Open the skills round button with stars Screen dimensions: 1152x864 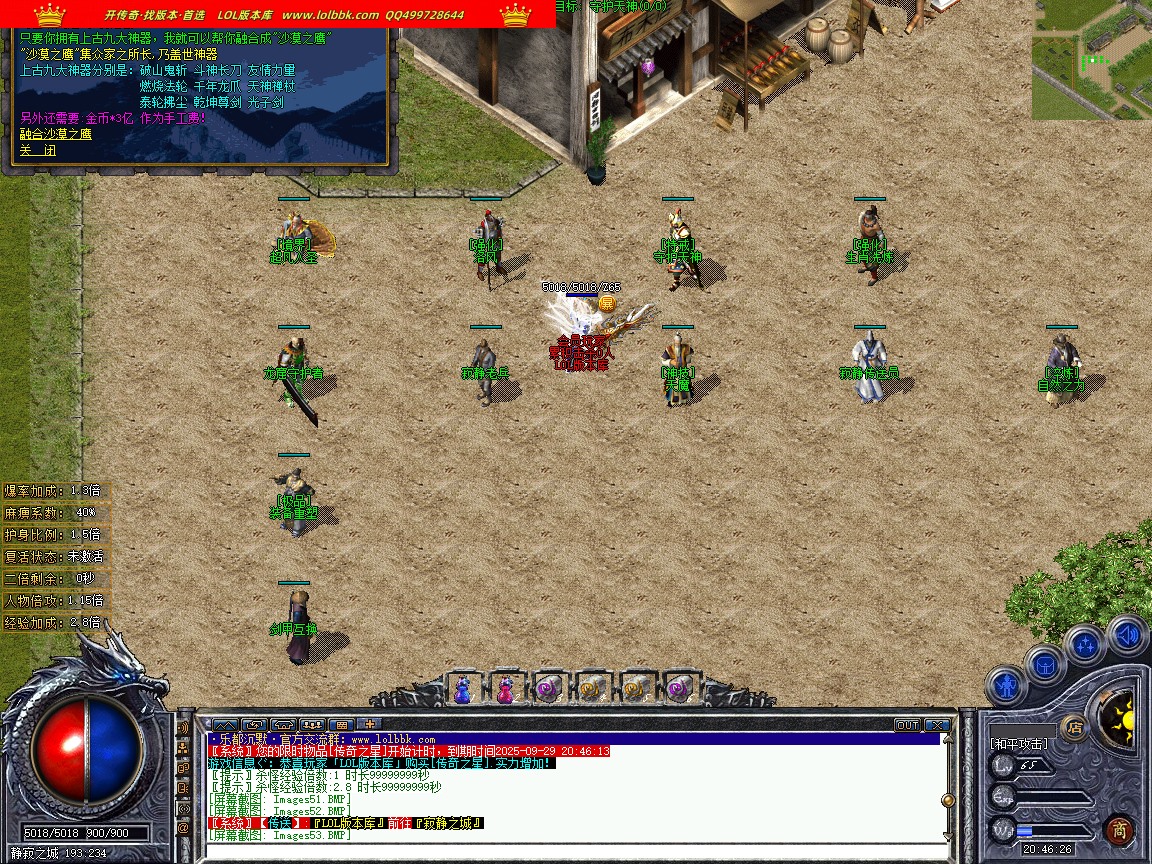coord(1085,644)
